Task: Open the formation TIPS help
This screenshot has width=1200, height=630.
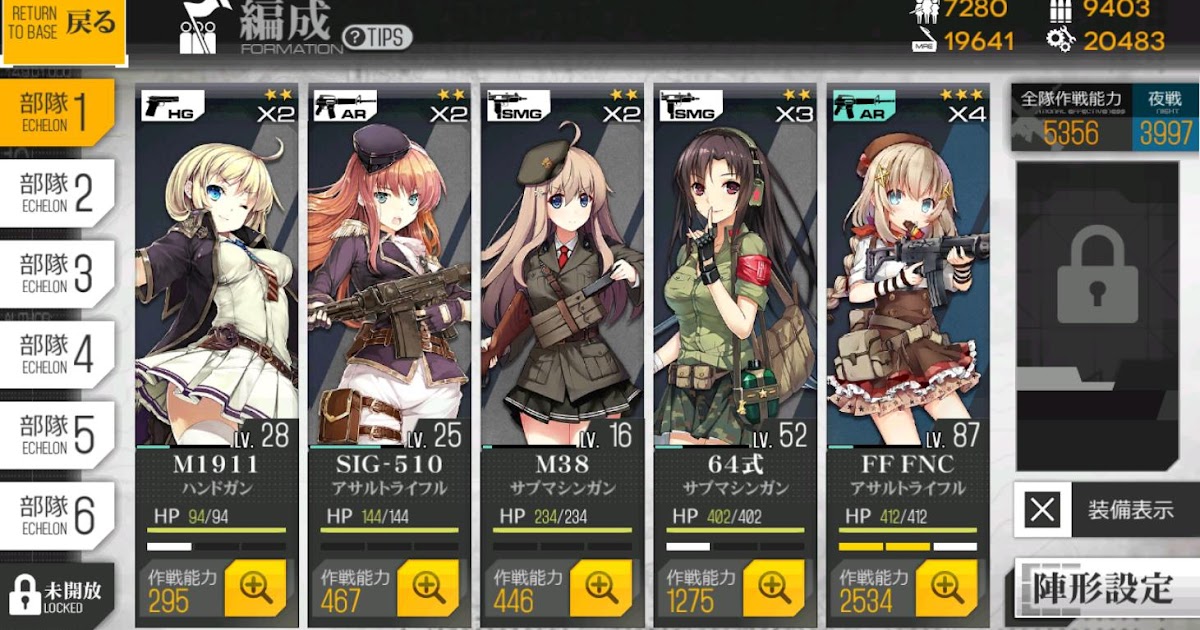Action: click(377, 37)
